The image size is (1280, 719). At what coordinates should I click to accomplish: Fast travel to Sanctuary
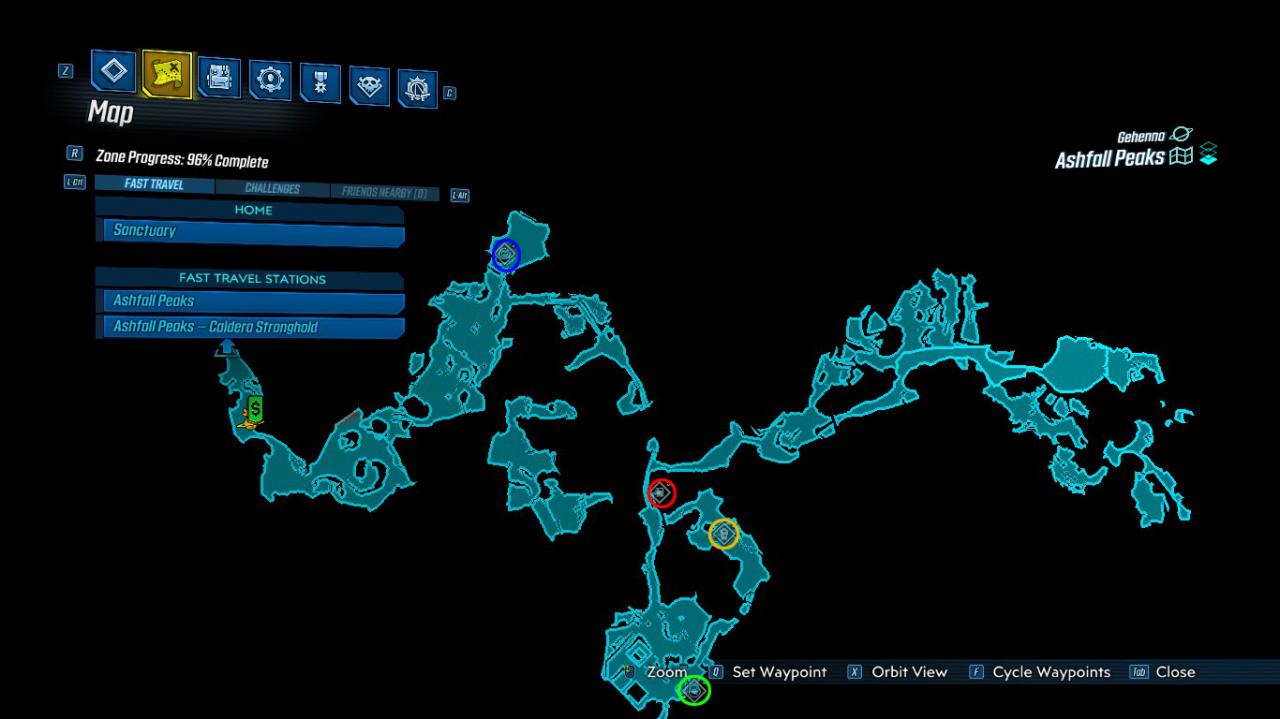tap(250, 232)
